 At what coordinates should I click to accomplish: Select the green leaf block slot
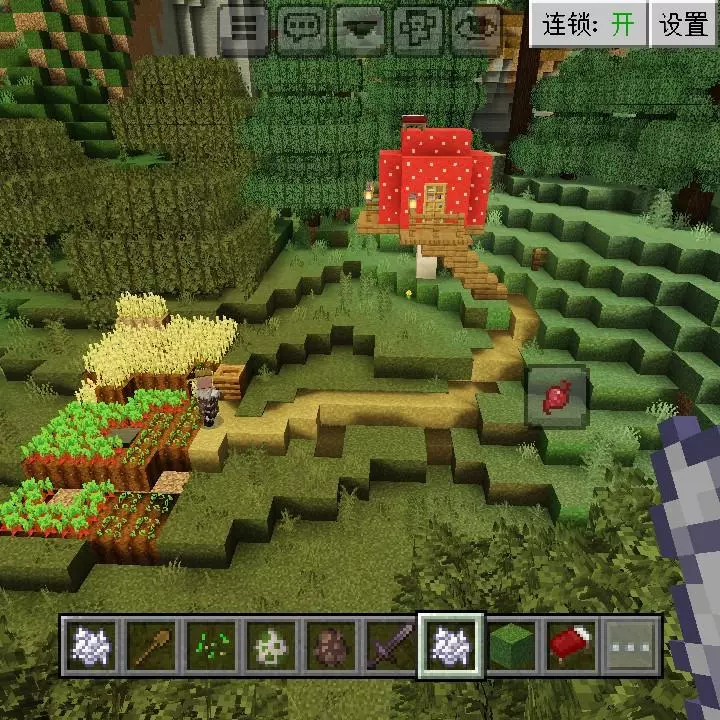510,645
